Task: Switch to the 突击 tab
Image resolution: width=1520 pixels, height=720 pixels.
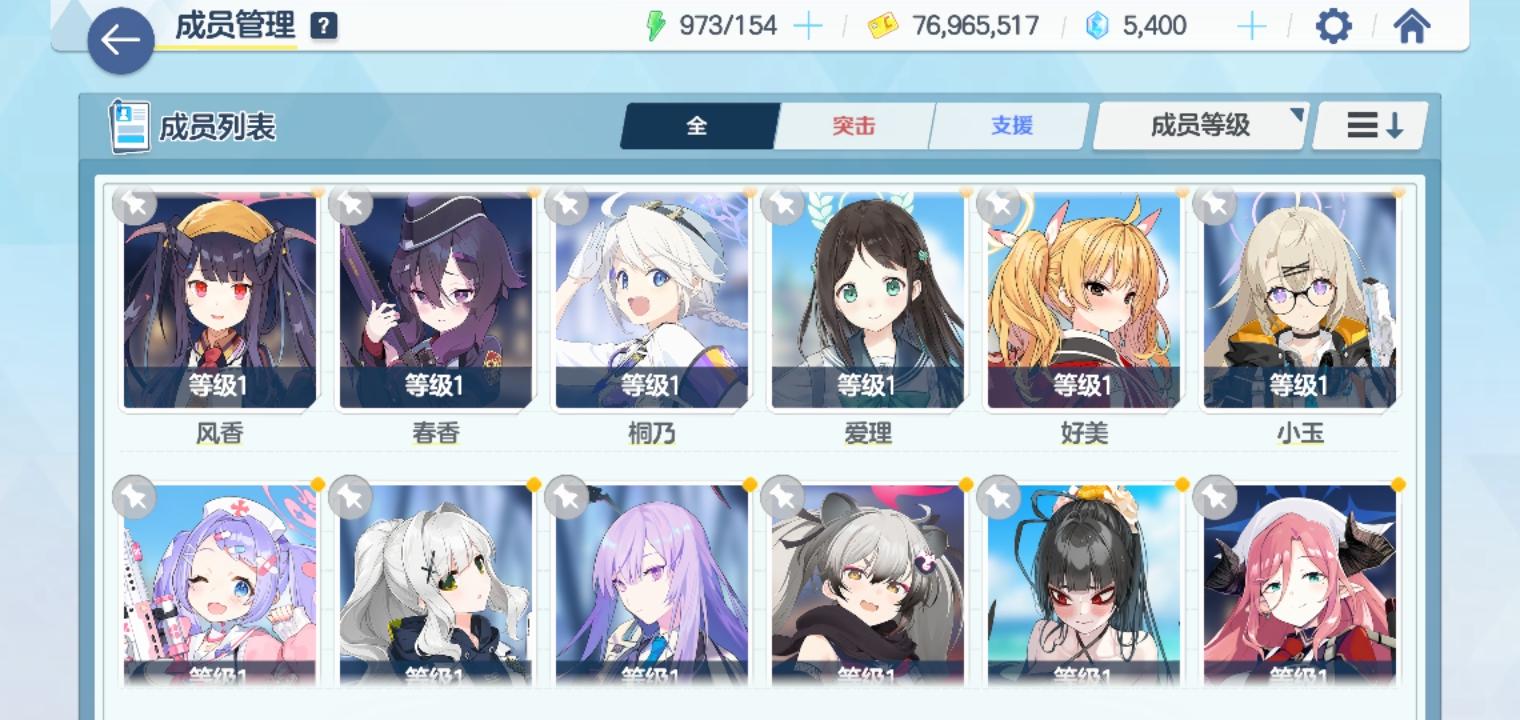Action: point(853,125)
